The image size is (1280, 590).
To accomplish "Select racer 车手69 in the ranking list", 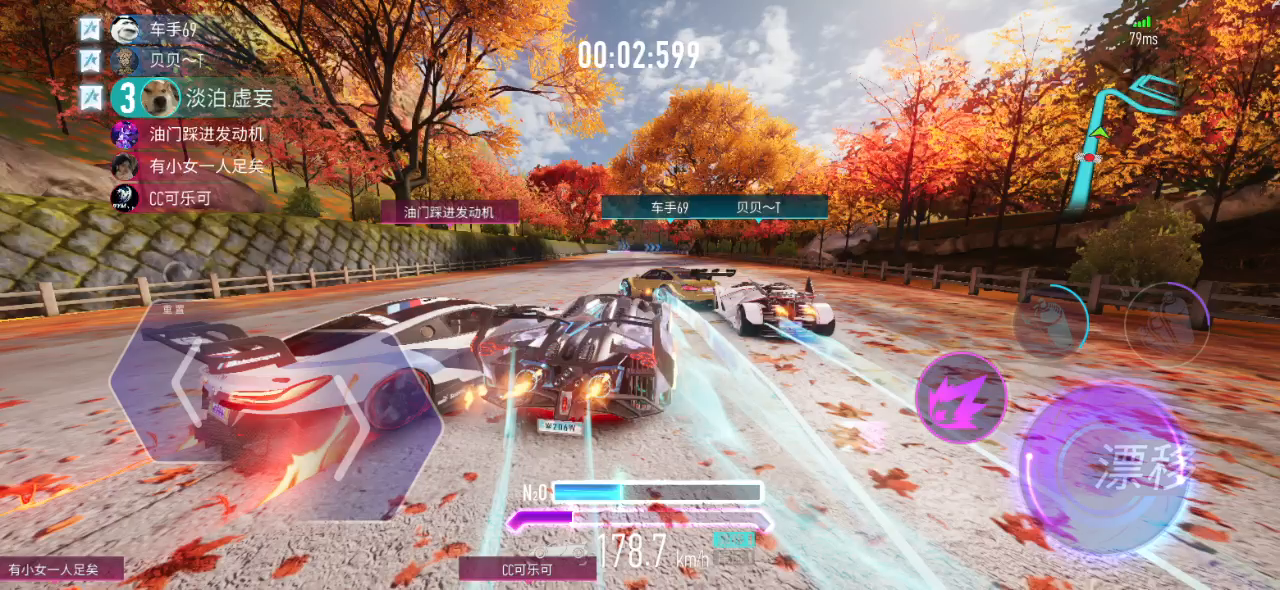I will (172, 29).
